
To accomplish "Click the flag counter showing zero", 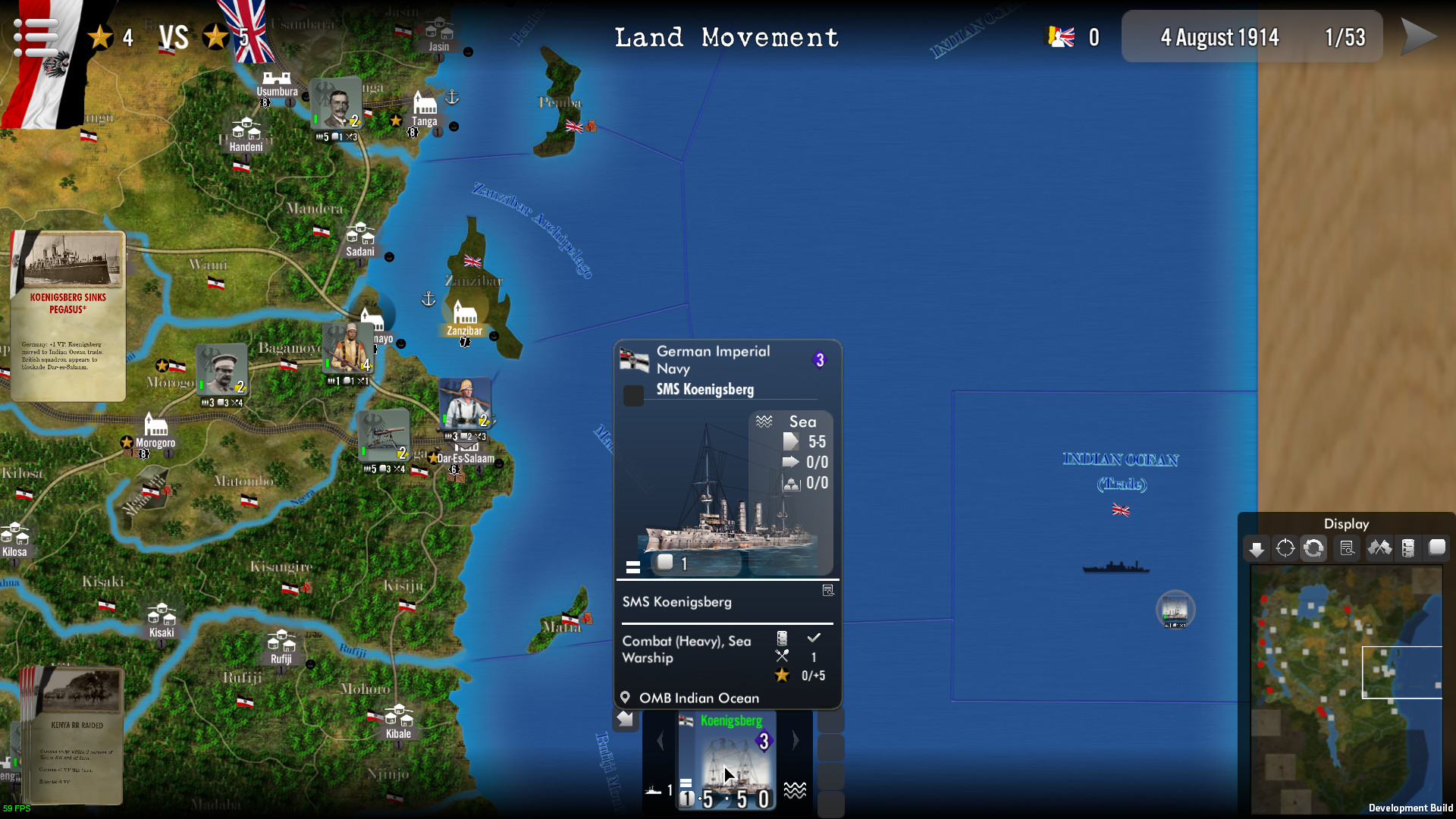I will 1072,36.
